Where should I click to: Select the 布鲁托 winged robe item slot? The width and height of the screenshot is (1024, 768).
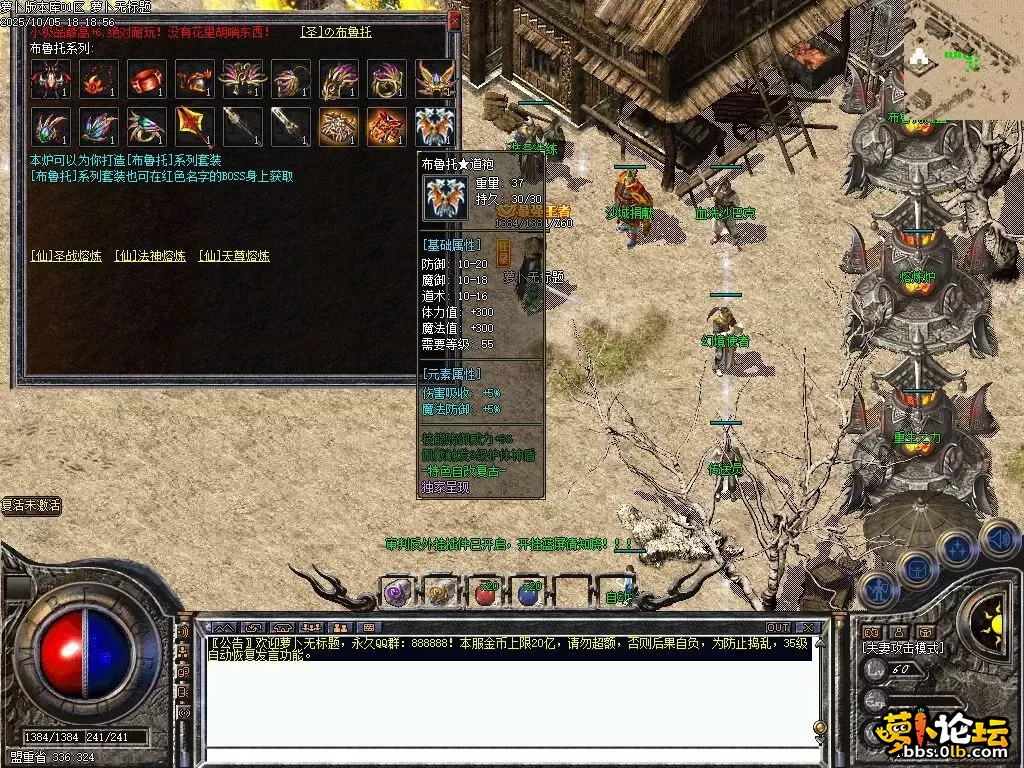(435, 127)
